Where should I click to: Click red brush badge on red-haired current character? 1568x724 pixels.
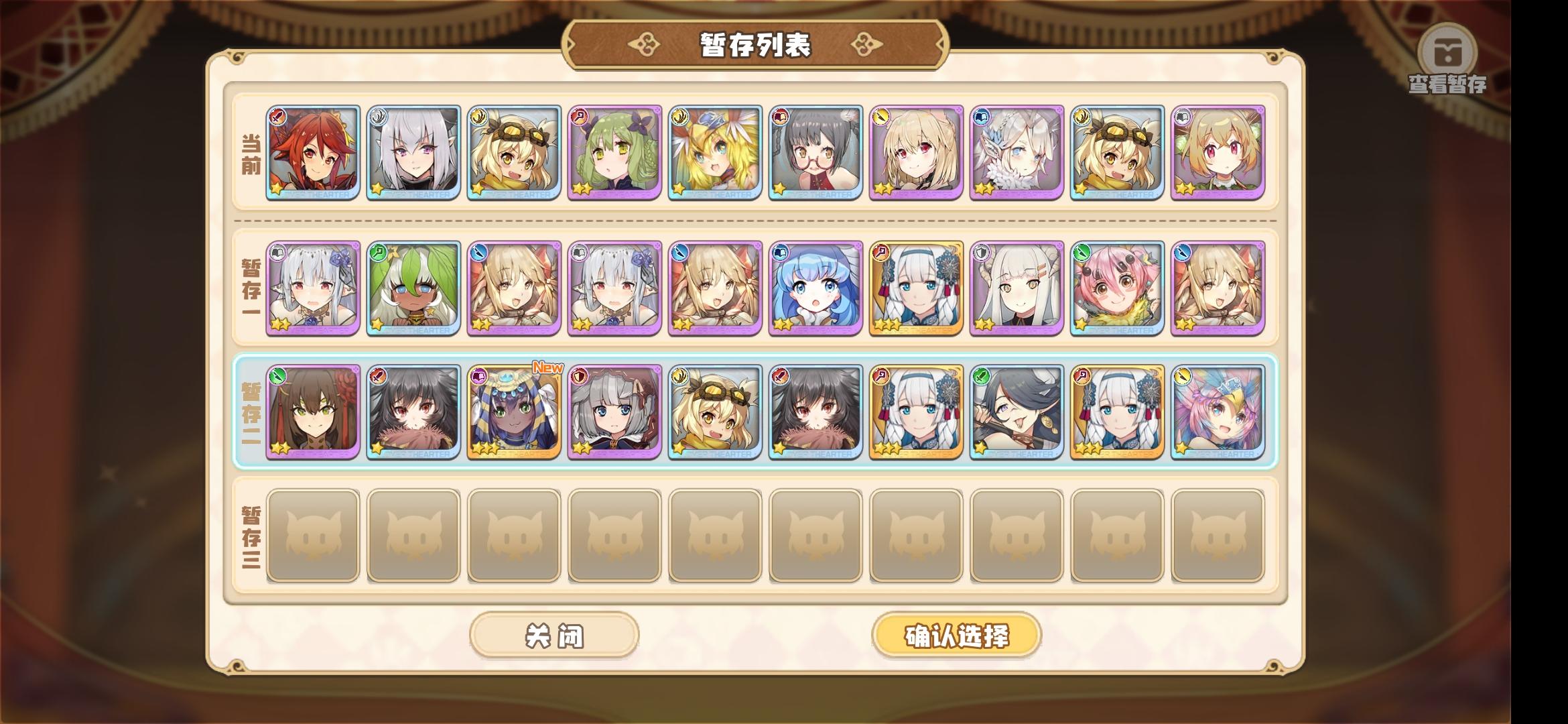(x=276, y=115)
